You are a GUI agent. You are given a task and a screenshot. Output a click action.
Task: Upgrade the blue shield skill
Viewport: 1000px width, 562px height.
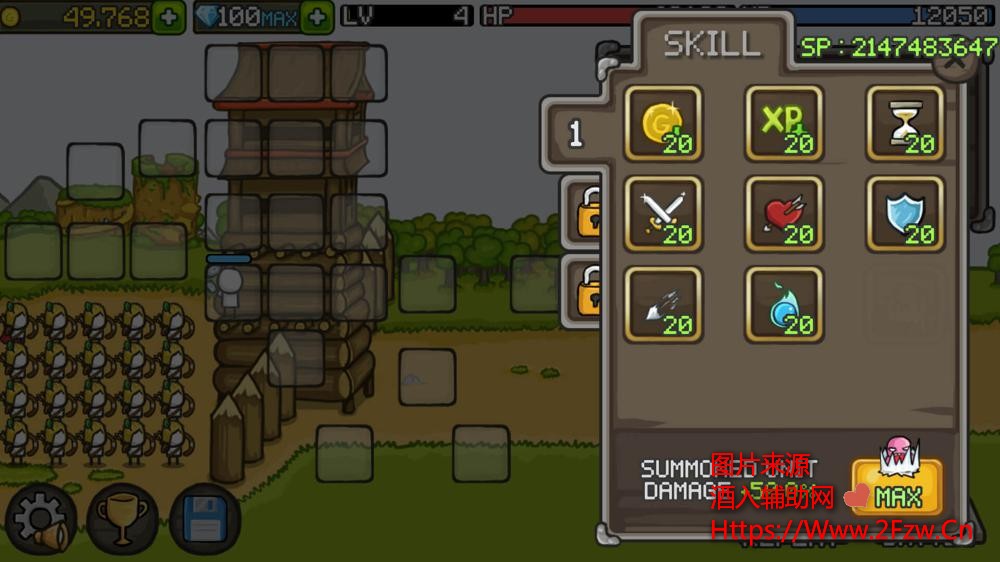pyautogui.click(x=905, y=214)
